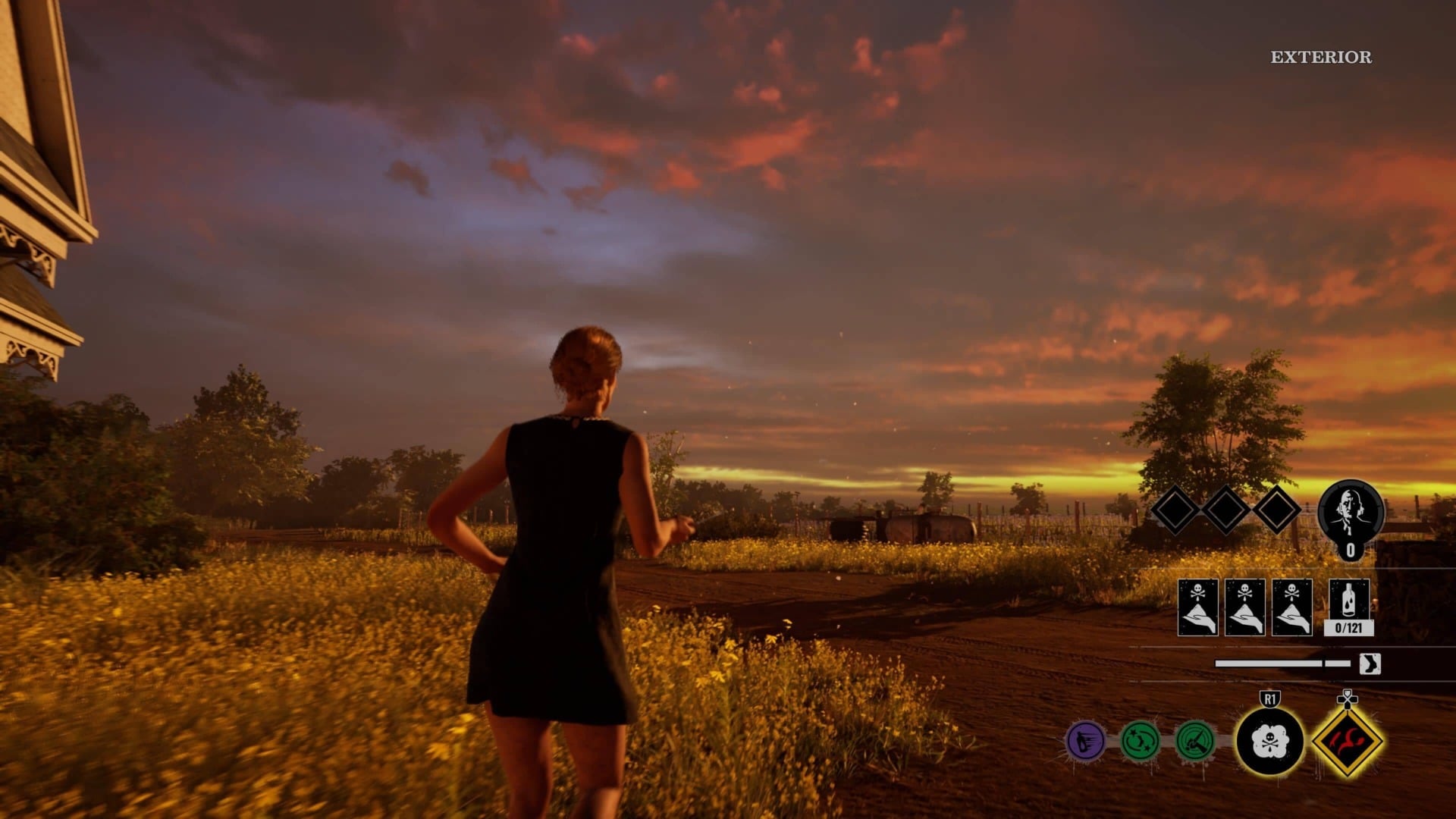Open the R1 button prompt badge

tap(1269, 699)
